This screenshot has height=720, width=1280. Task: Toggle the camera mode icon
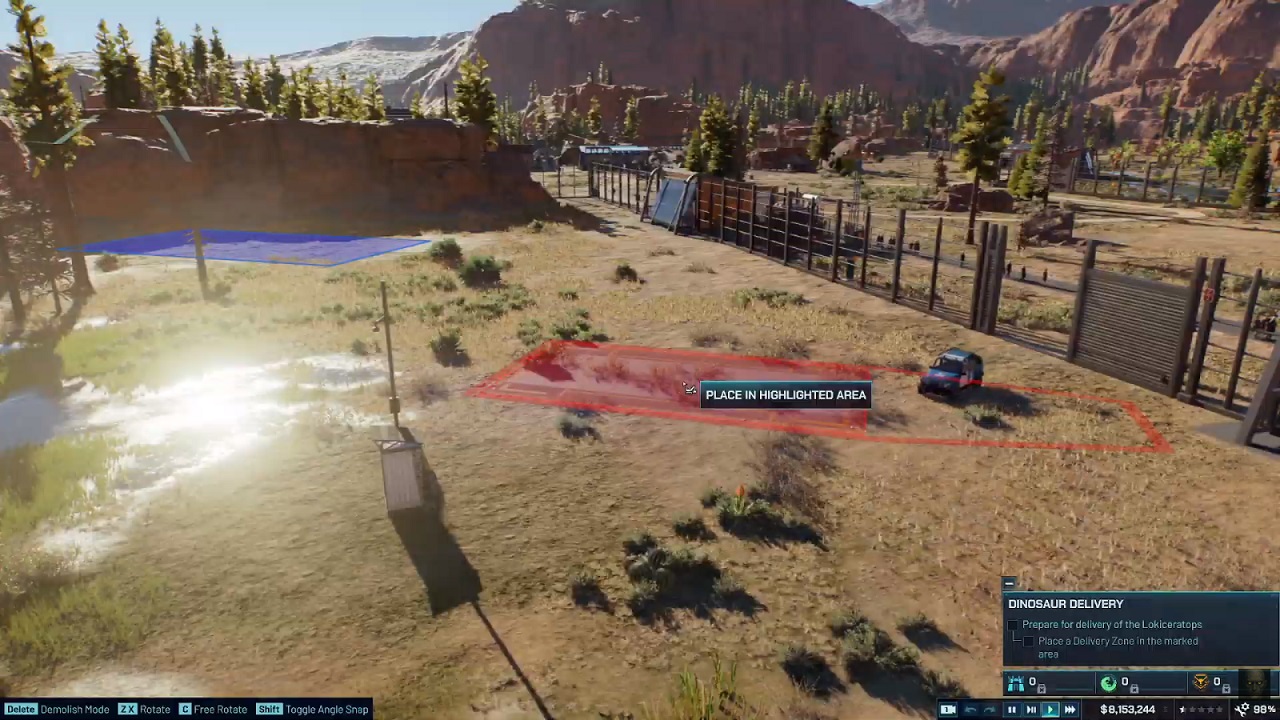tap(948, 710)
